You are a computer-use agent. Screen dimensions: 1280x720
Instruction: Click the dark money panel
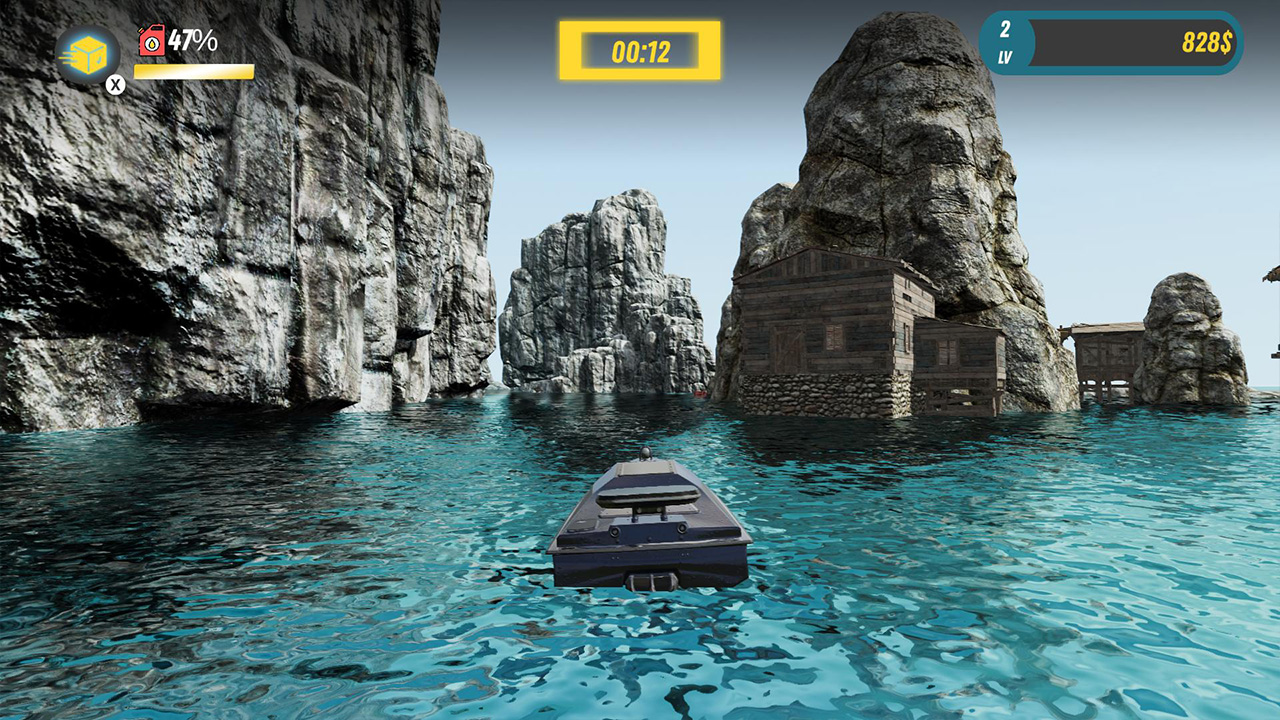pyautogui.click(x=1120, y=41)
